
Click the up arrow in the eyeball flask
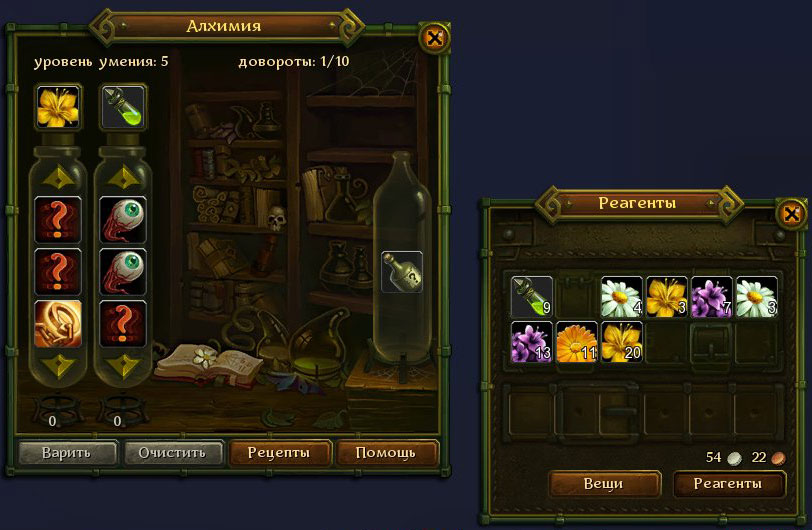pyautogui.click(x=123, y=177)
